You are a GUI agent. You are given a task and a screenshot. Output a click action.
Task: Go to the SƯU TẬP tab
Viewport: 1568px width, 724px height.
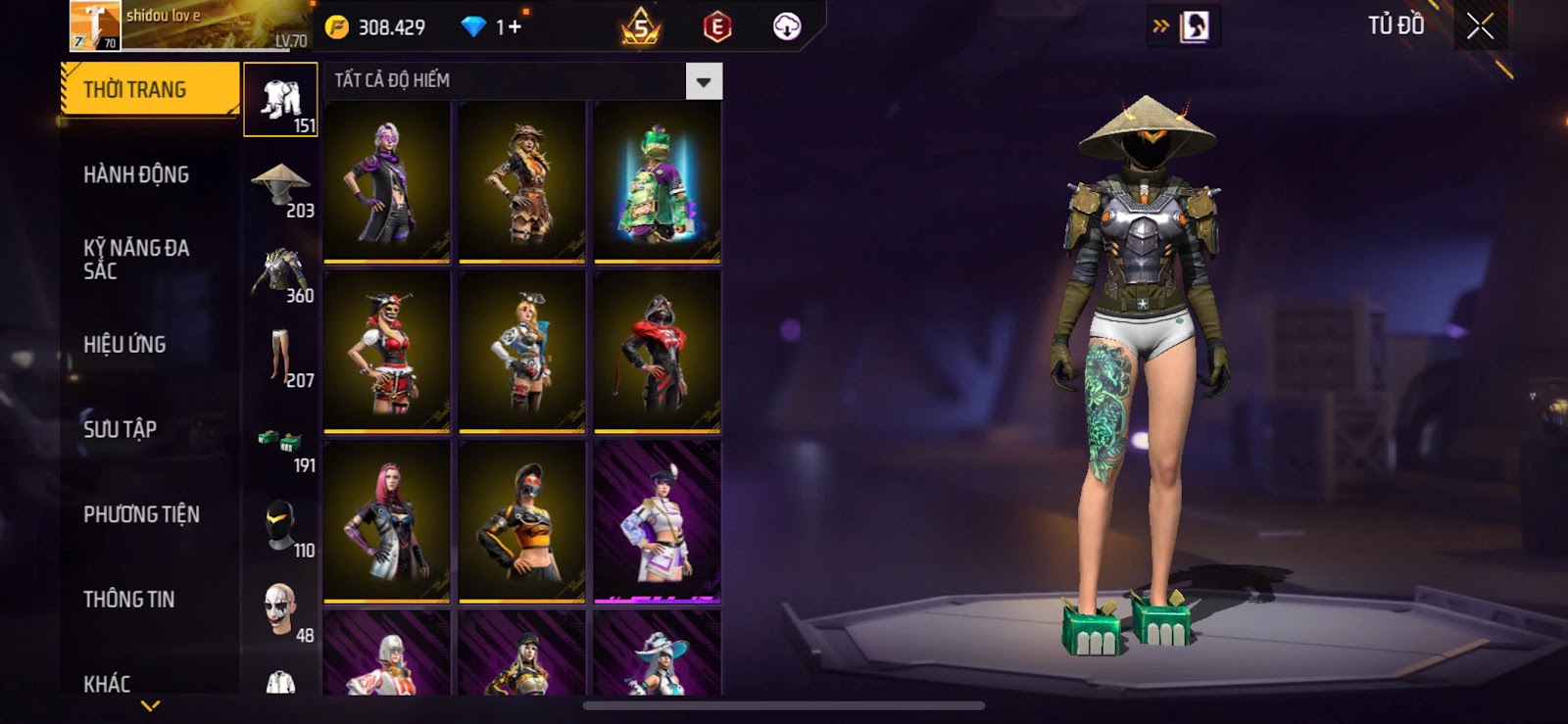click(x=120, y=429)
